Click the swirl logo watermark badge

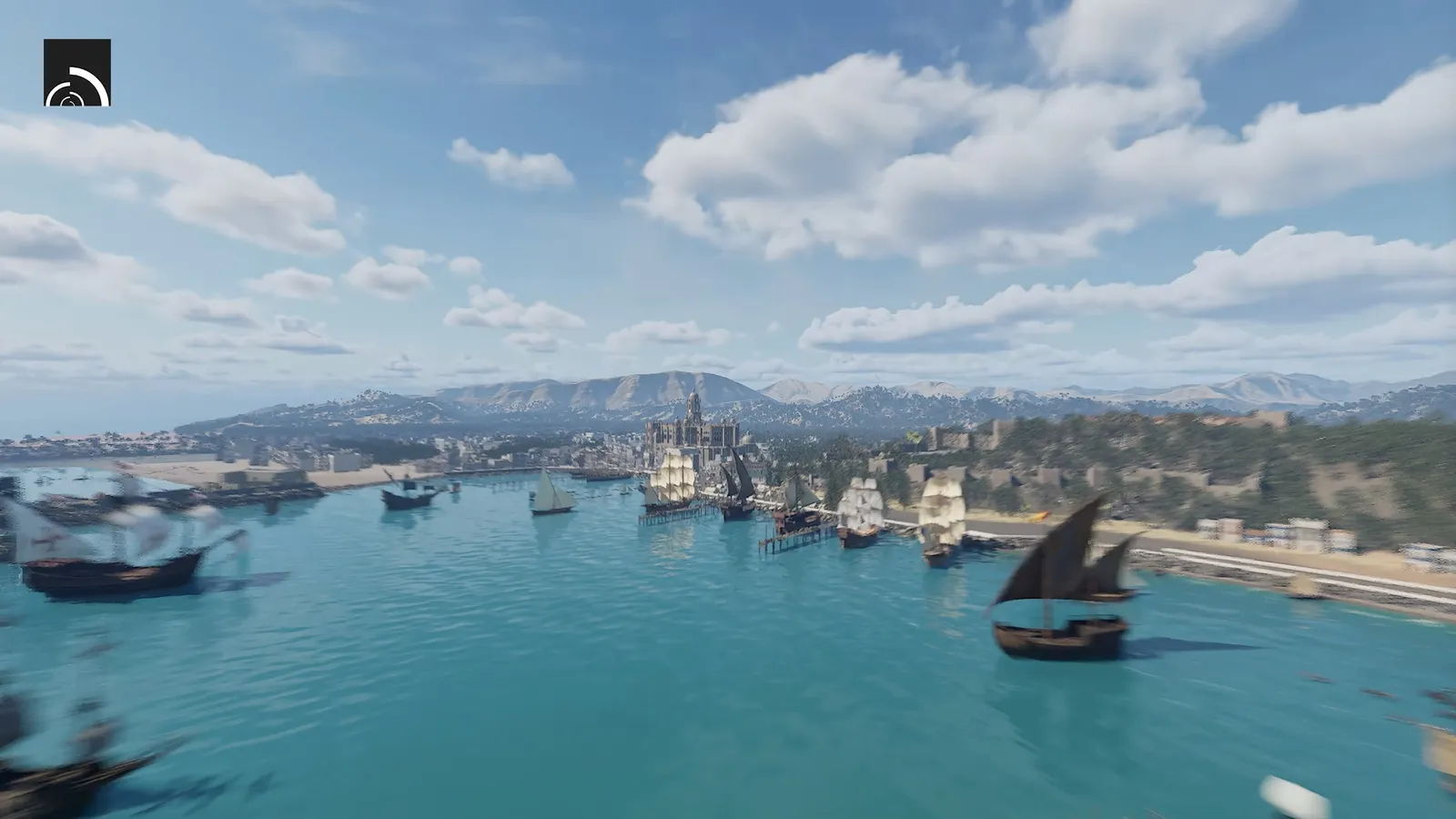click(77, 73)
